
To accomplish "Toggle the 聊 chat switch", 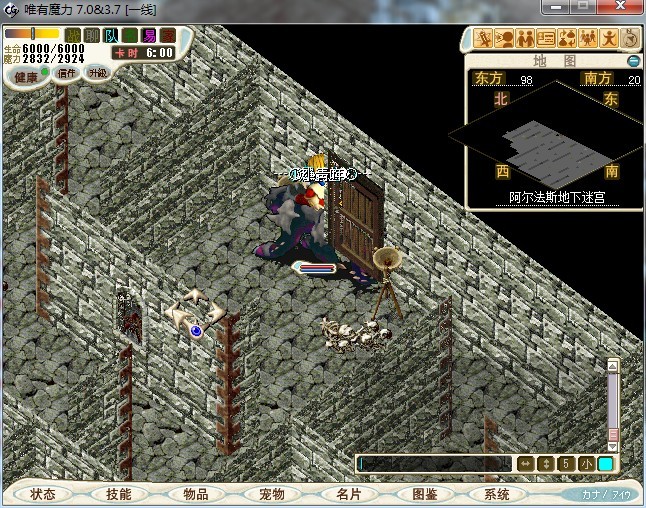I will [x=92, y=36].
